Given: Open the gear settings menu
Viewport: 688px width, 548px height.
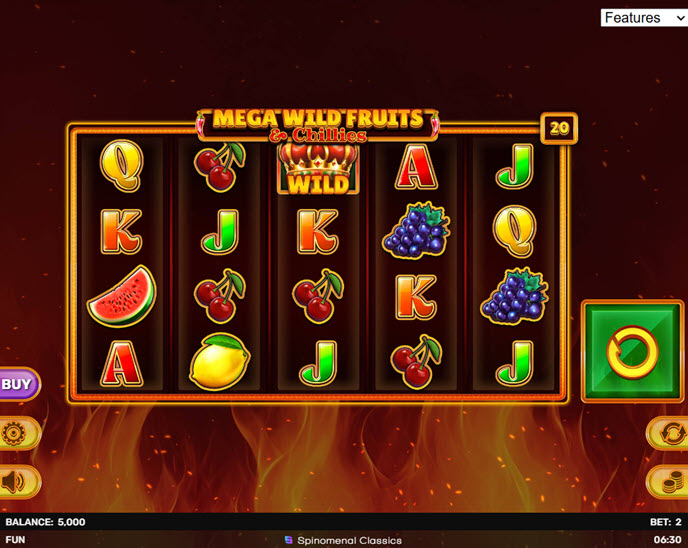Looking at the screenshot, I should (x=15, y=434).
